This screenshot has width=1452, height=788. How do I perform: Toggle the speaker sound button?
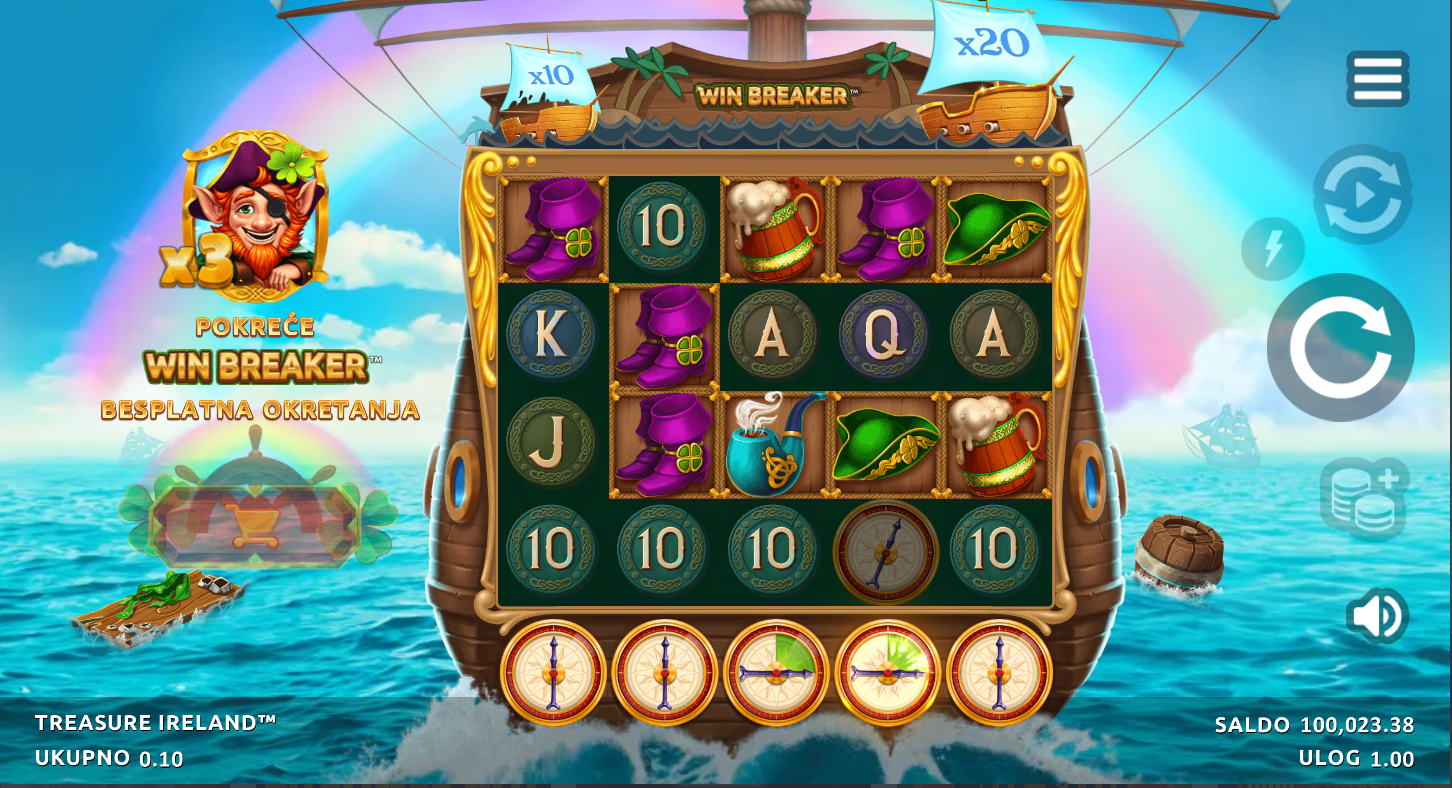coord(1377,615)
